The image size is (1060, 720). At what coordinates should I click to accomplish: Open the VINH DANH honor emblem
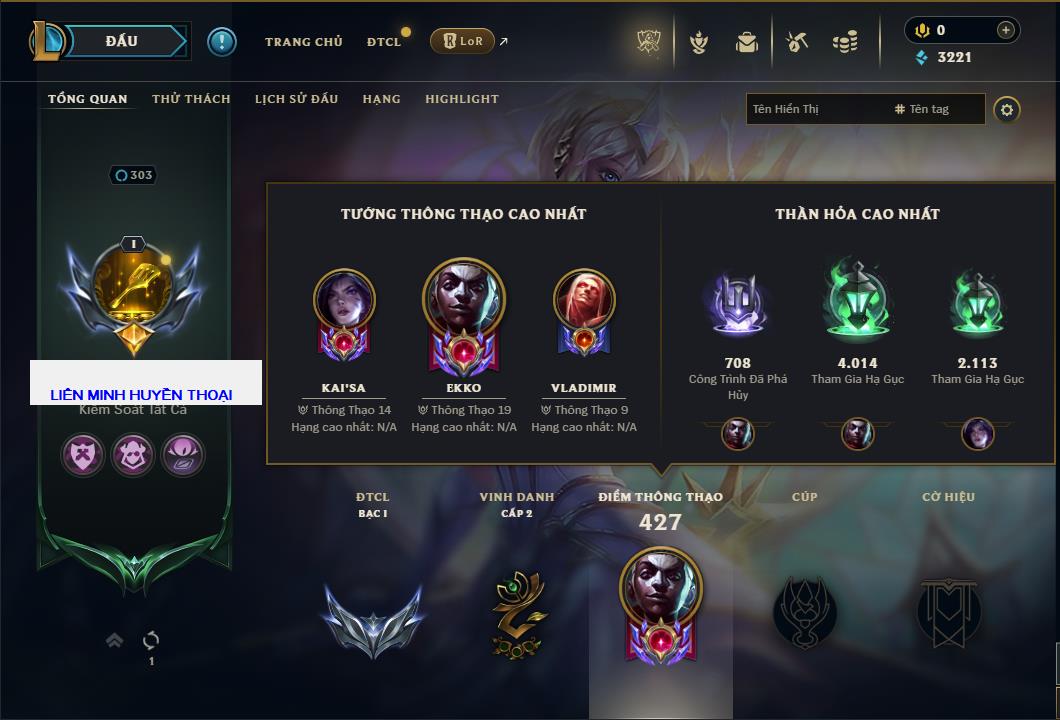point(517,615)
